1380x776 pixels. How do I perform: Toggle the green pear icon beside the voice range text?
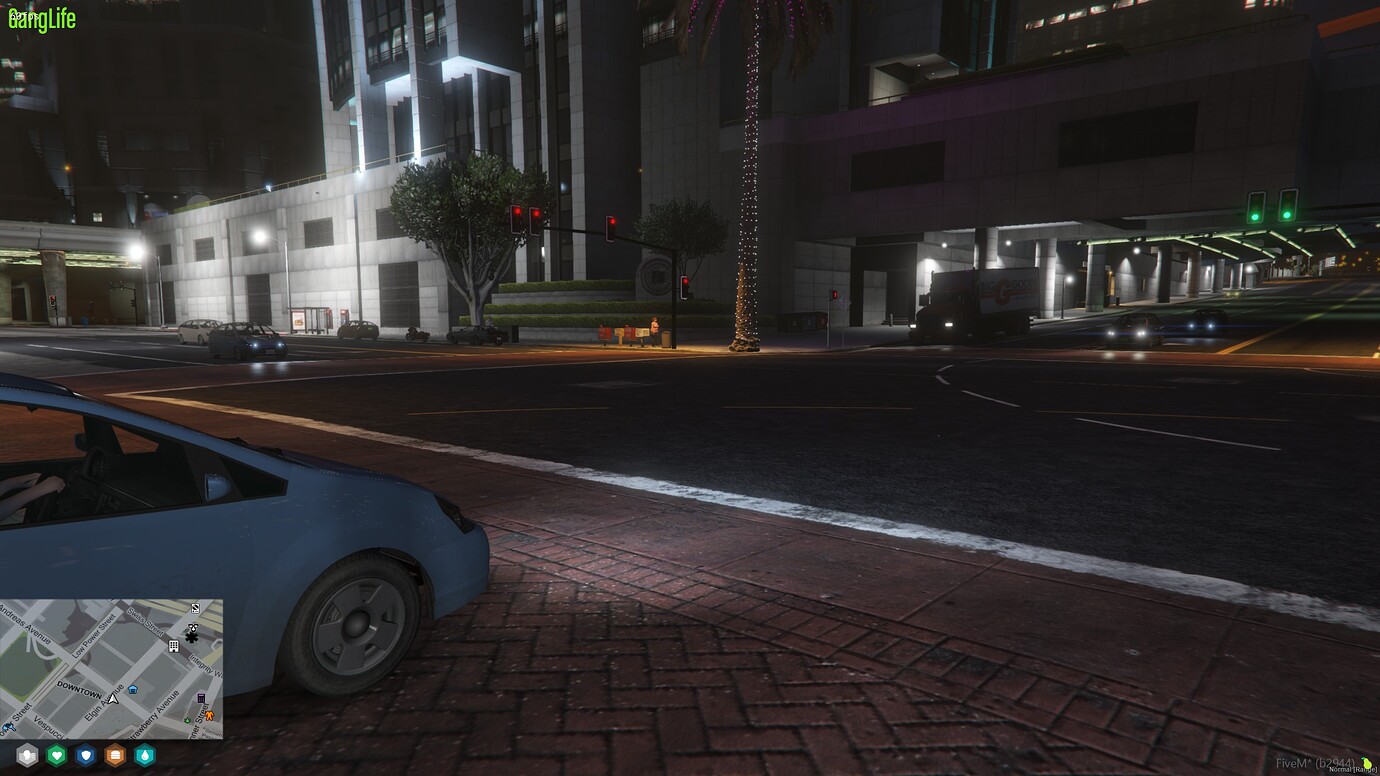[1367, 763]
